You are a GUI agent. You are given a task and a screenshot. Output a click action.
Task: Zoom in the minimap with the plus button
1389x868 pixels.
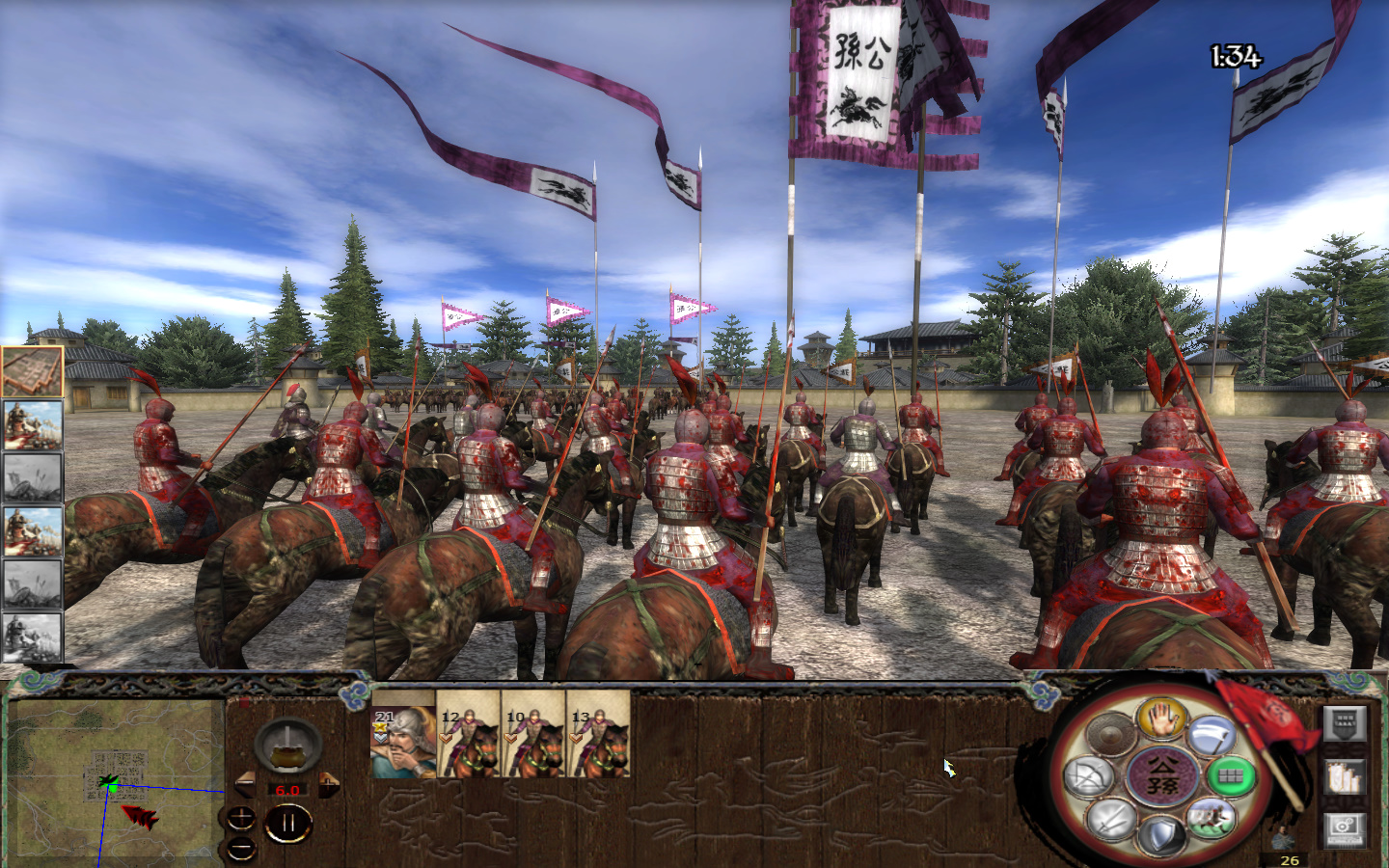coord(241,818)
